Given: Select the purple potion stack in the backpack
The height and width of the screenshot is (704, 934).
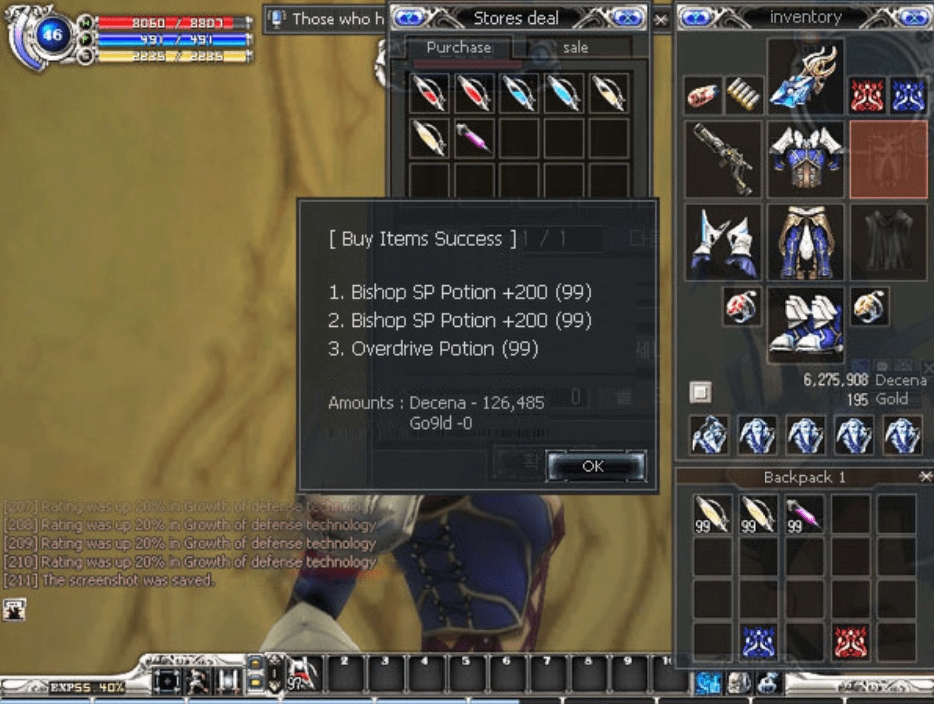Looking at the screenshot, I should coord(805,514).
